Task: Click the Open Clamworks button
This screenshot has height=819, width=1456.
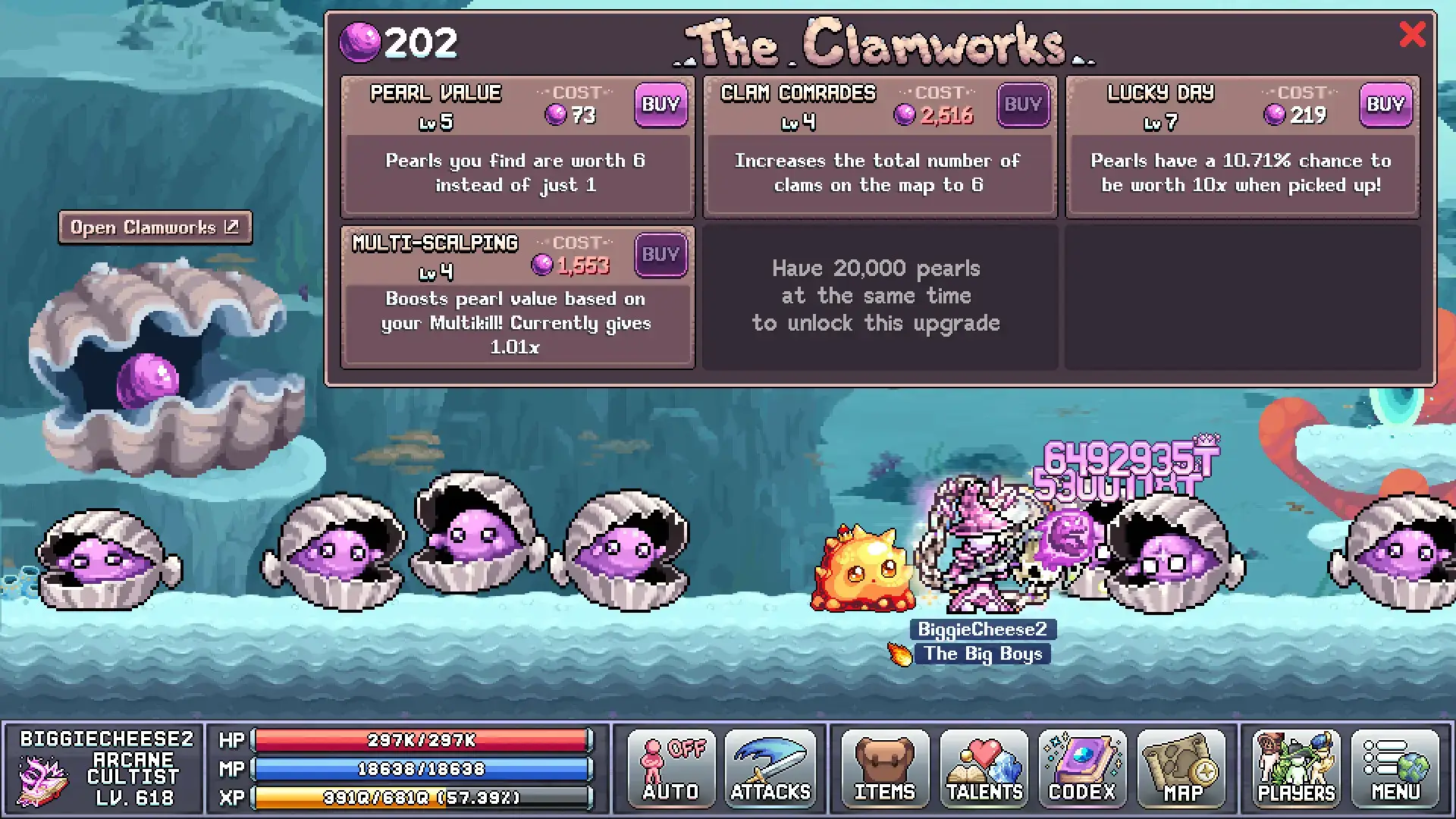Action: 155,227
